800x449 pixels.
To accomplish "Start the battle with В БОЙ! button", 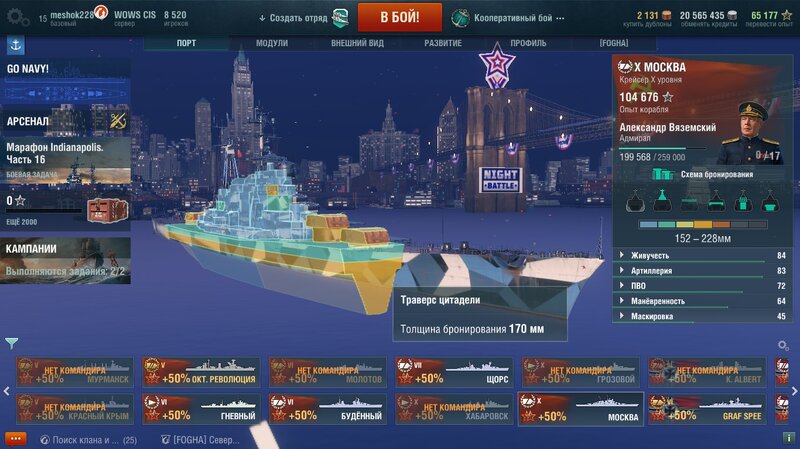I will click(x=400, y=17).
